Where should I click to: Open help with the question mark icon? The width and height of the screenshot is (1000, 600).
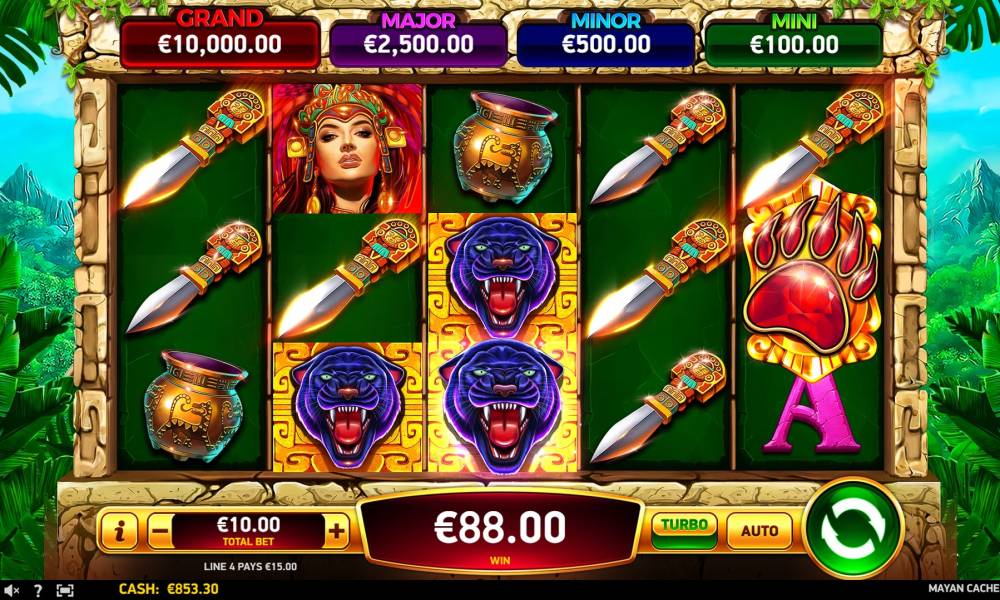pyautogui.click(x=38, y=590)
